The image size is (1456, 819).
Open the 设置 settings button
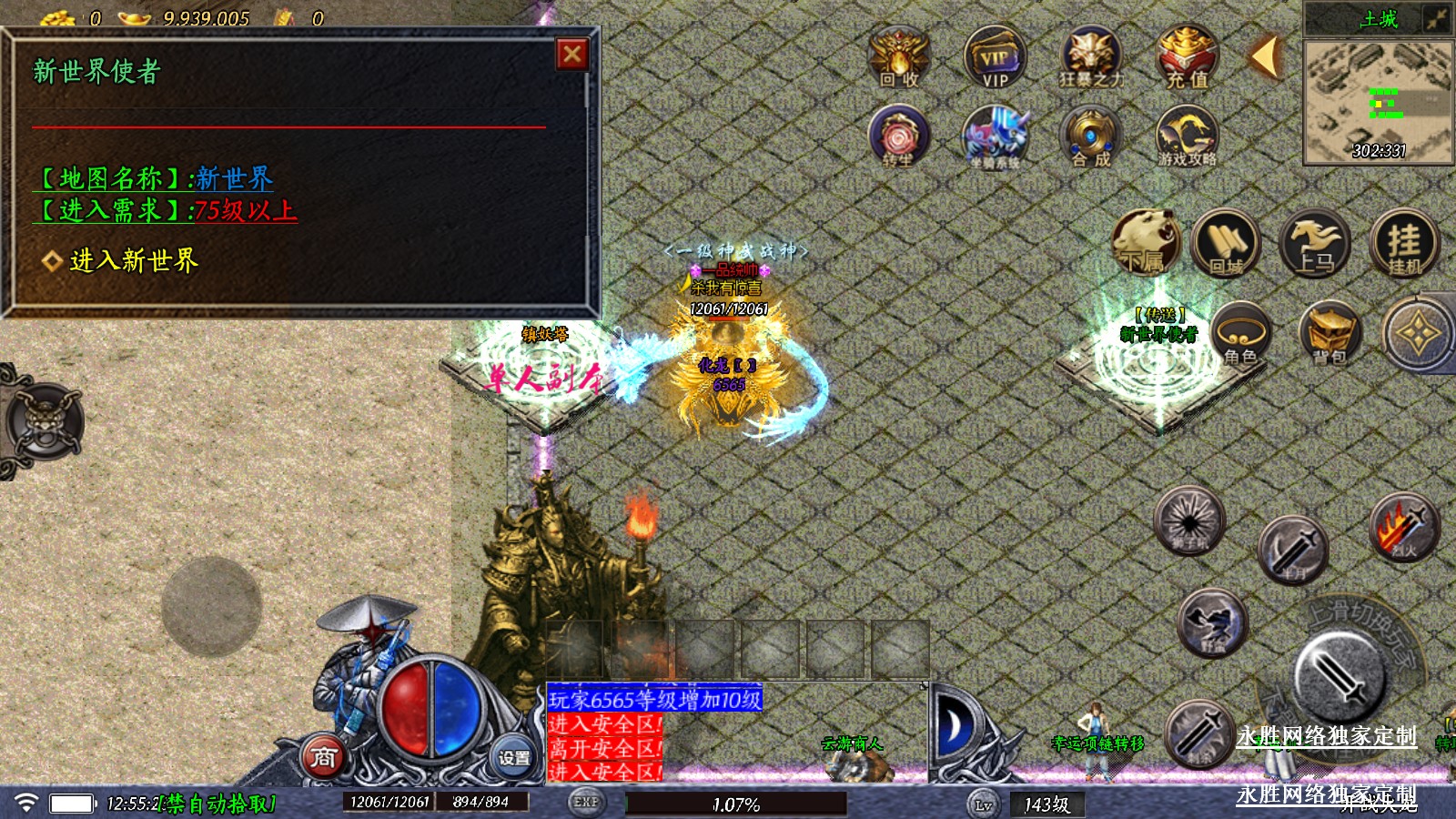(513, 757)
